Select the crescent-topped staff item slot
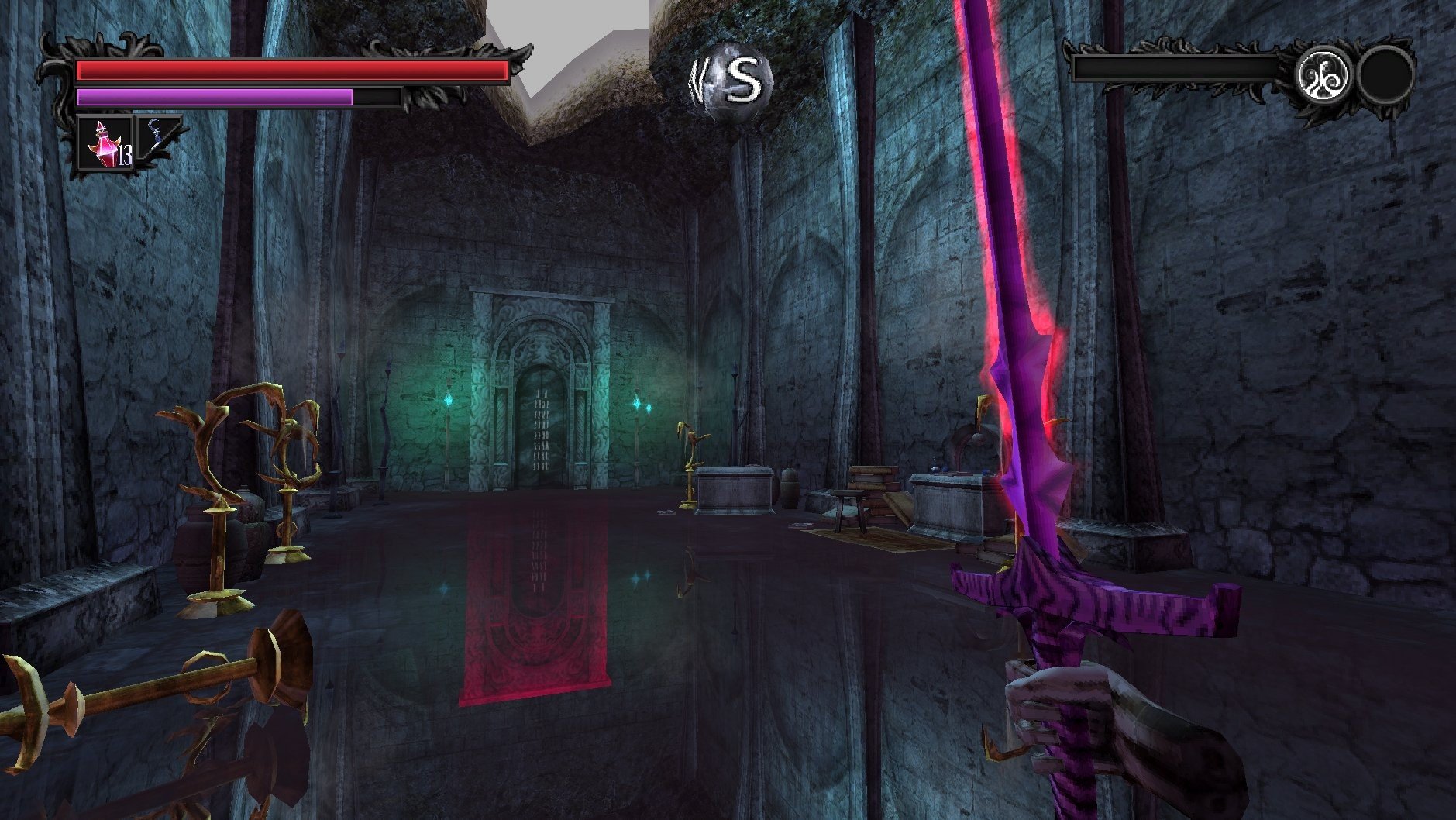 (x=159, y=135)
